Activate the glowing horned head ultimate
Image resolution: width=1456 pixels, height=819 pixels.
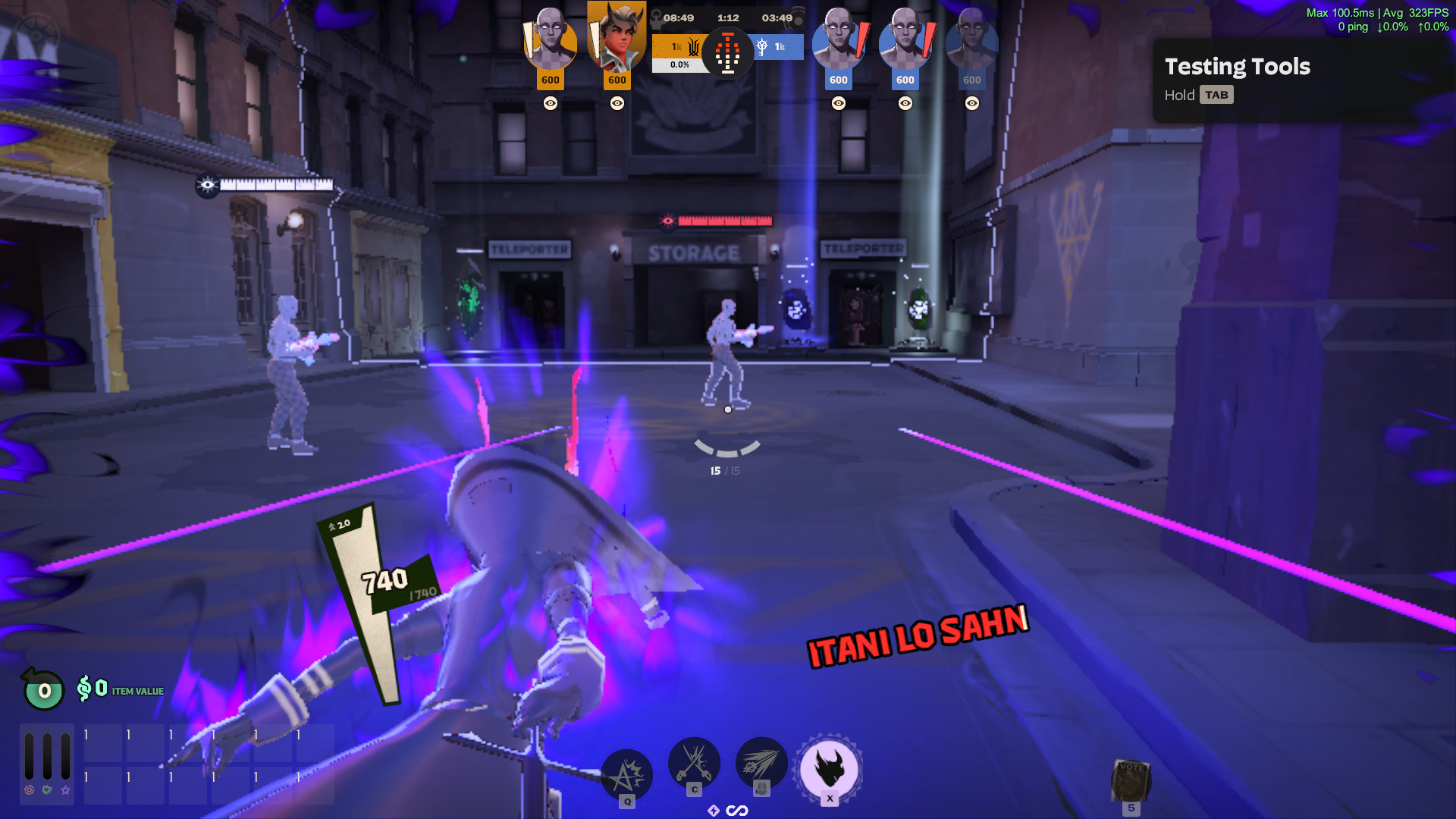(x=829, y=767)
